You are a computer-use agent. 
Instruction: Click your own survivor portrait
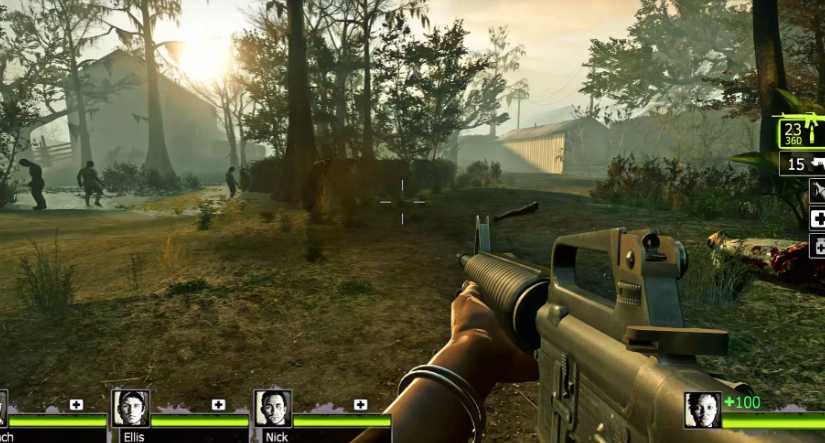point(702,410)
